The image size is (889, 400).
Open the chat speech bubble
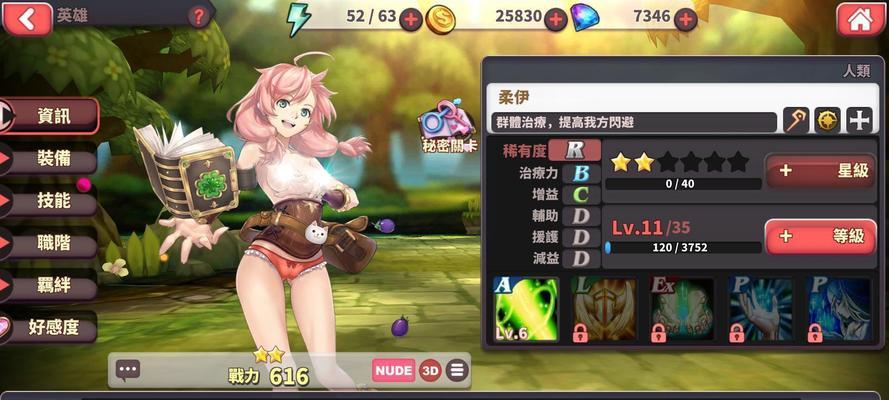128,370
